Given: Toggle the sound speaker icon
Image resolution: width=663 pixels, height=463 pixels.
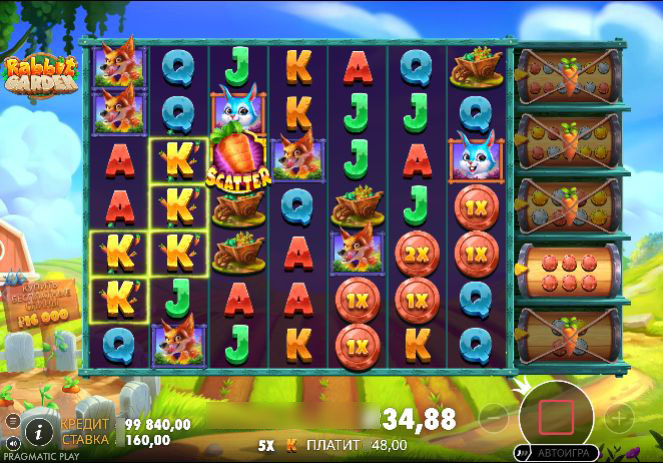Looking at the screenshot, I should click(12, 442).
